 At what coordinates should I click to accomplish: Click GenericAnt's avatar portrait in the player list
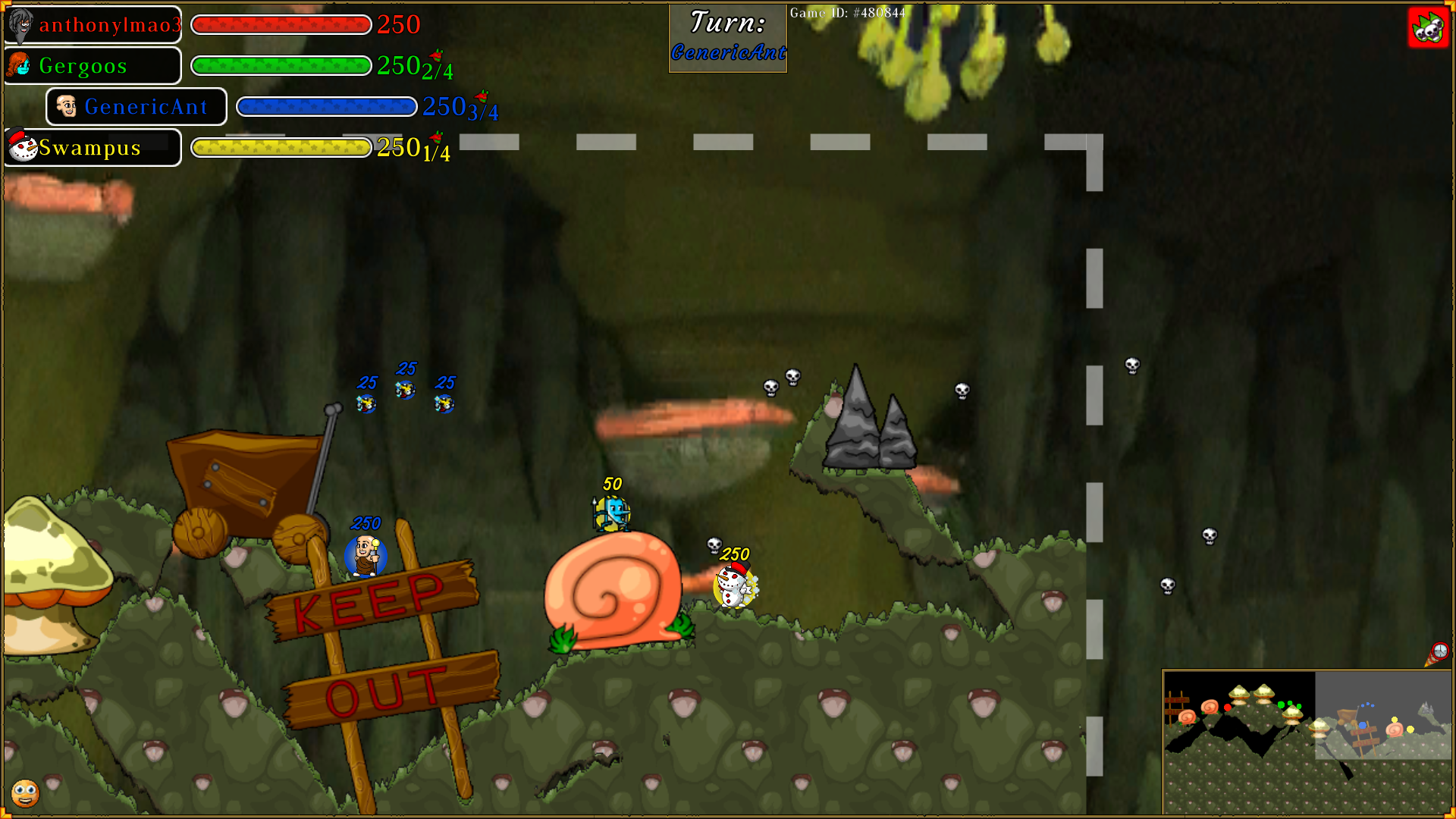tap(69, 106)
